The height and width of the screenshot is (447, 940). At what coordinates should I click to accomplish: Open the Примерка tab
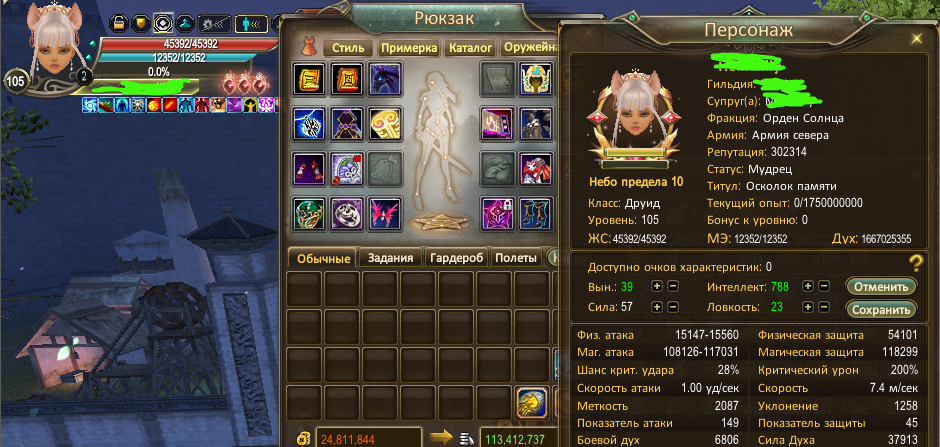[x=408, y=48]
